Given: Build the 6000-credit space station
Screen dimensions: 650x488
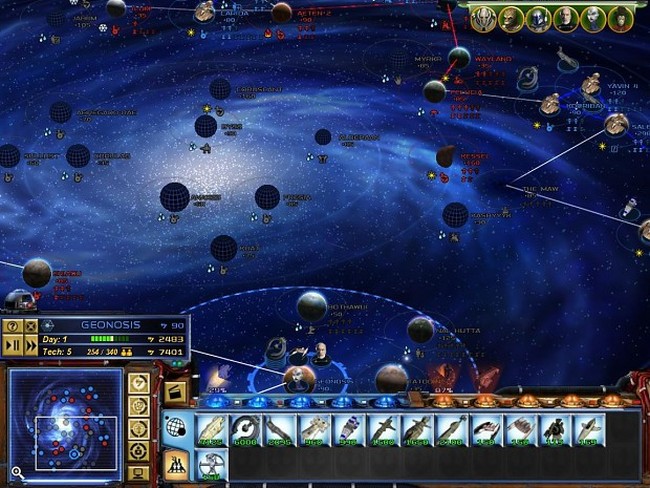Looking at the screenshot, I should [x=245, y=428].
